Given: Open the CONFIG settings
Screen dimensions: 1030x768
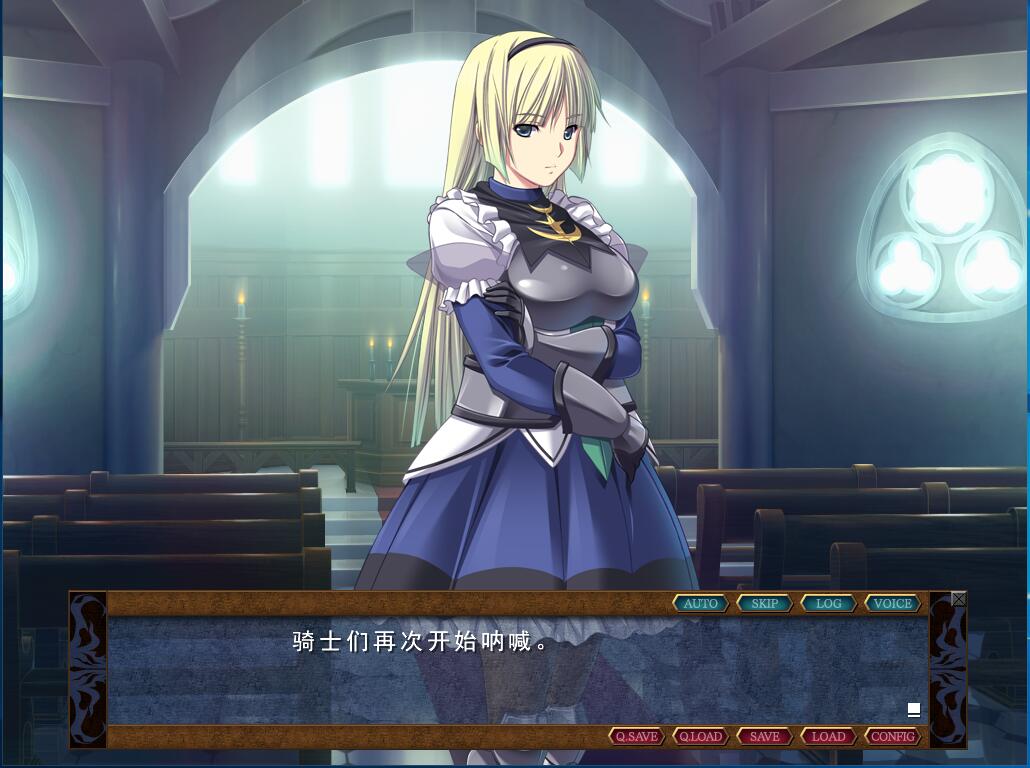Looking at the screenshot, I should [892, 736].
